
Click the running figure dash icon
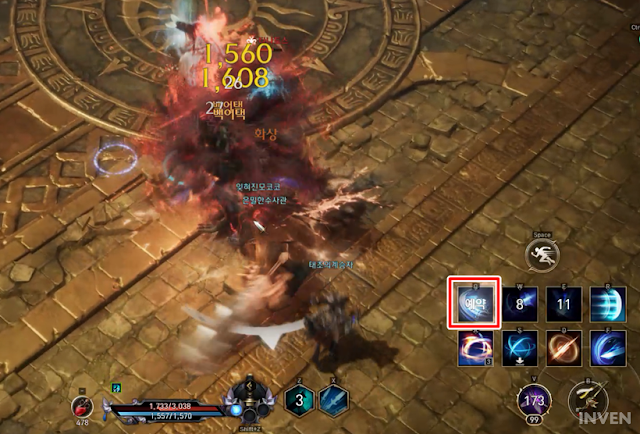(542, 254)
